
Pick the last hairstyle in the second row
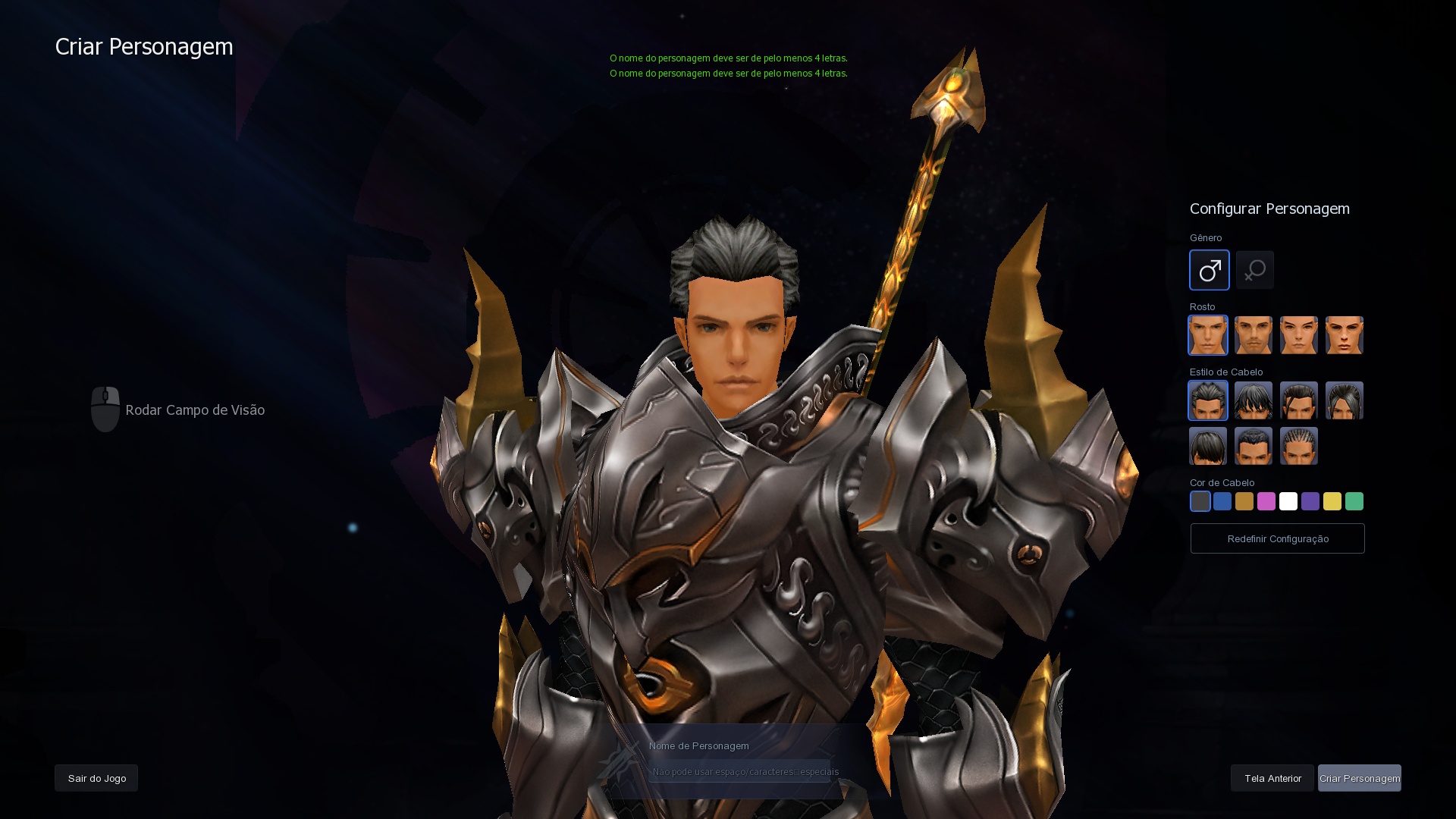pos(1298,446)
